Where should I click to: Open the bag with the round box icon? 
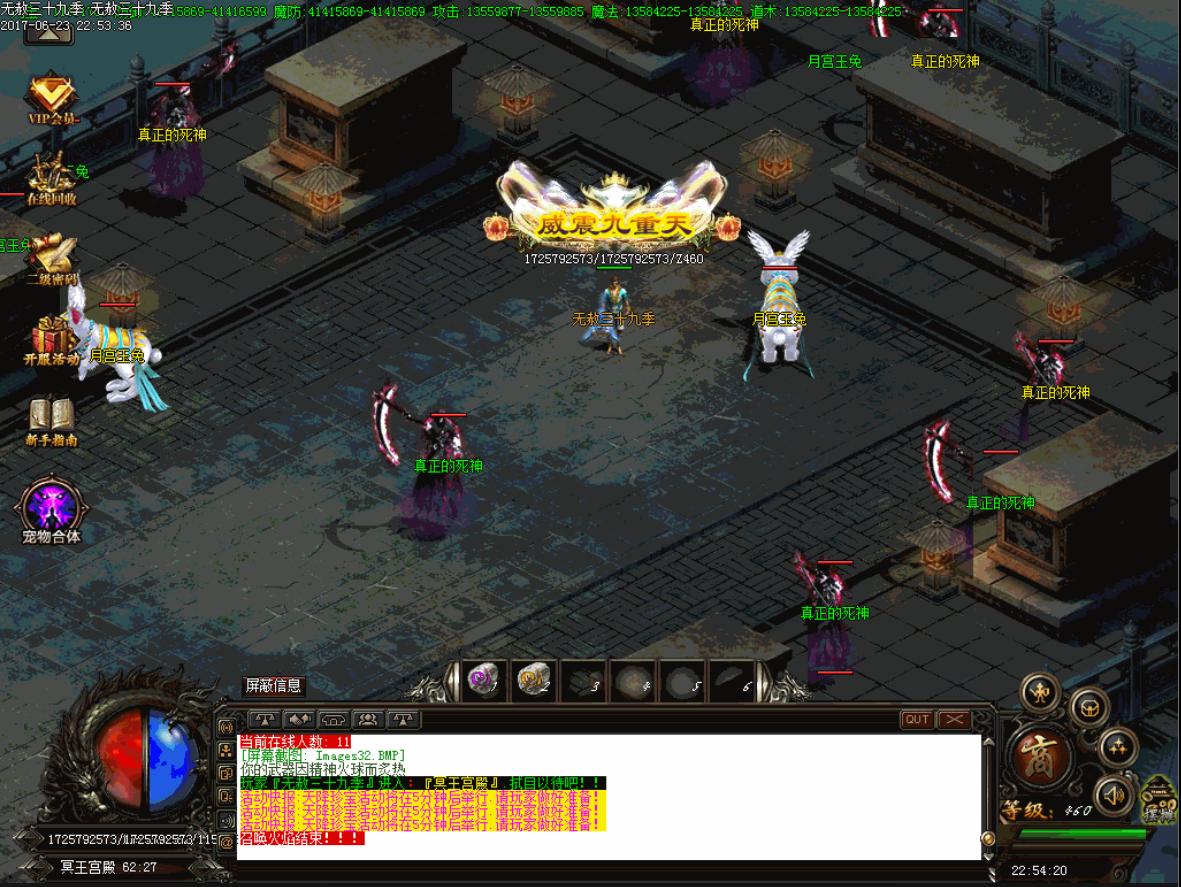tap(1089, 707)
